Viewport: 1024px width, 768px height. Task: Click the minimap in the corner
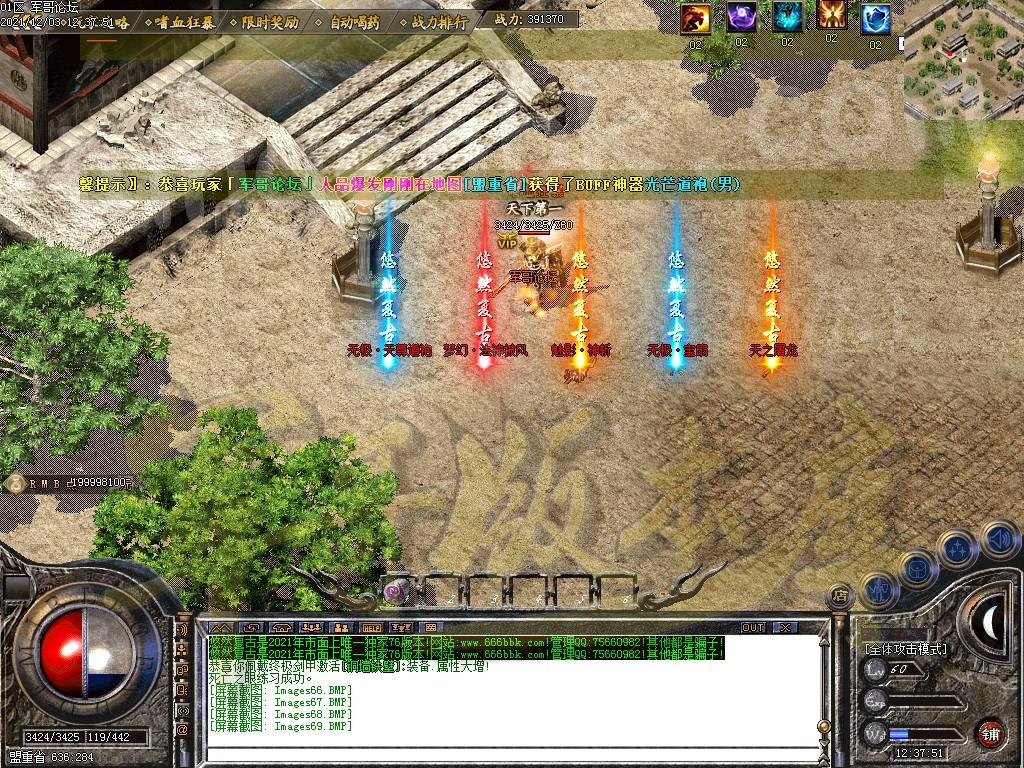964,59
